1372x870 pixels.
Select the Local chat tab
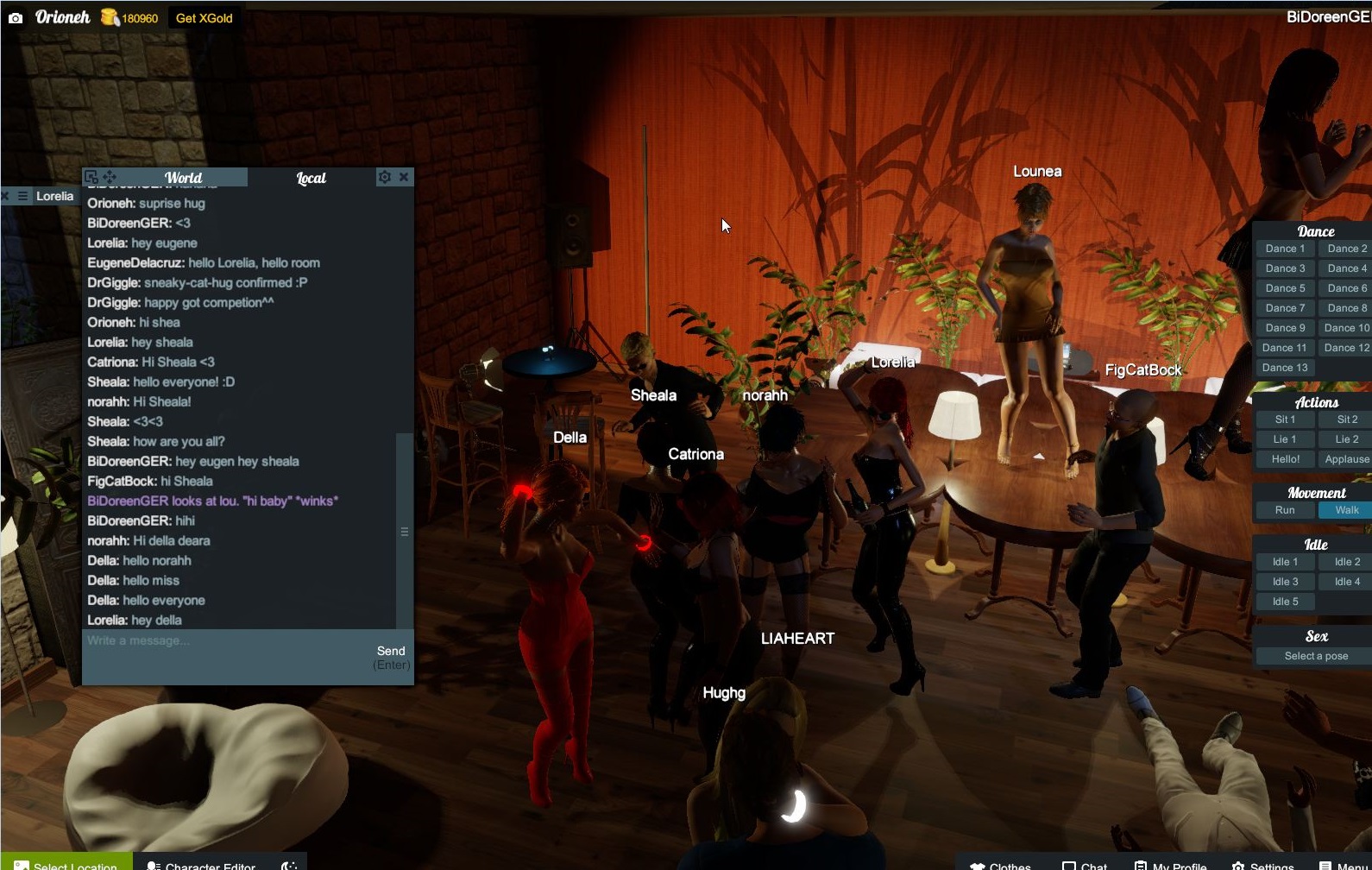[x=309, y=177]
